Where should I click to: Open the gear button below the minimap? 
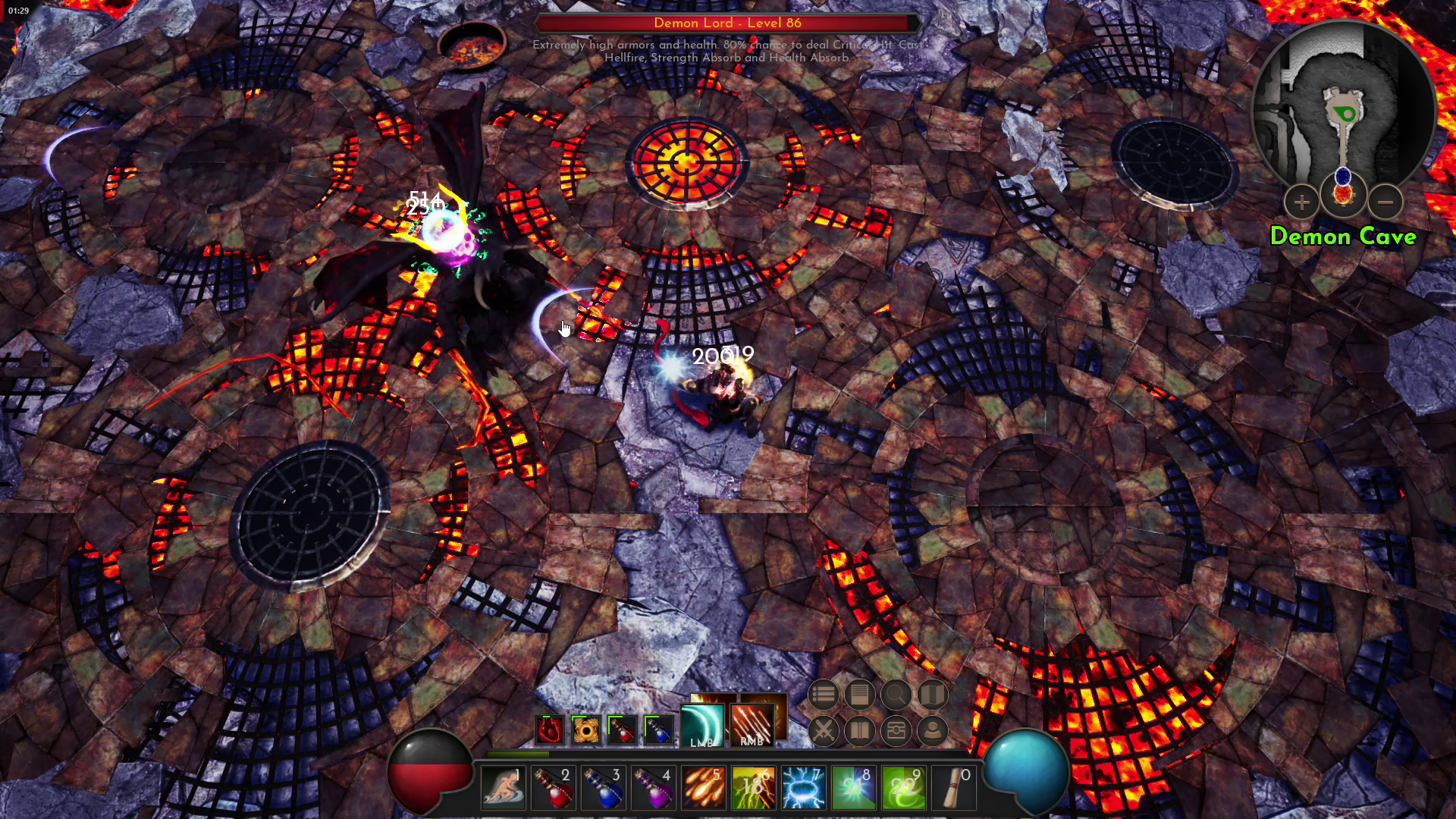tap(1343, 193)
